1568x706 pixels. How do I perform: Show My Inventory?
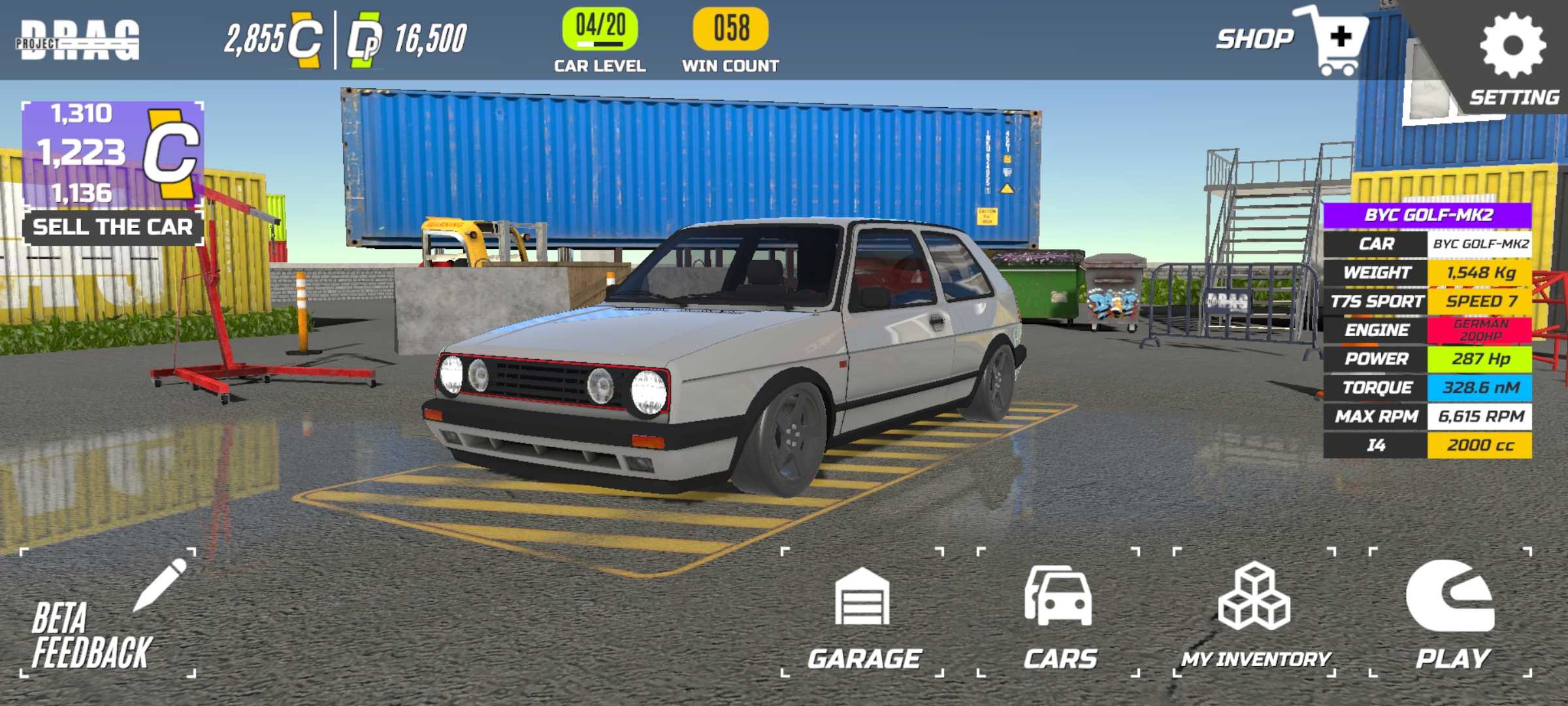point(1254,614)
